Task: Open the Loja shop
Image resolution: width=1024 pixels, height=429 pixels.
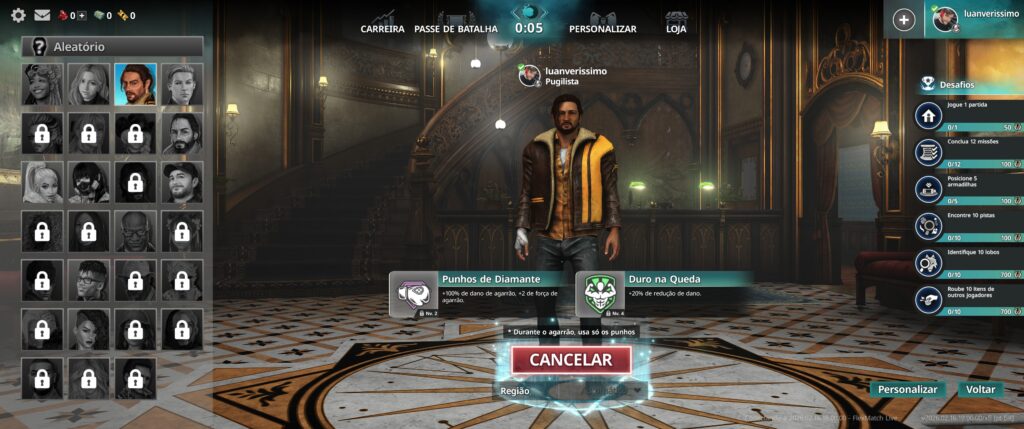Action: coord(676,29)
